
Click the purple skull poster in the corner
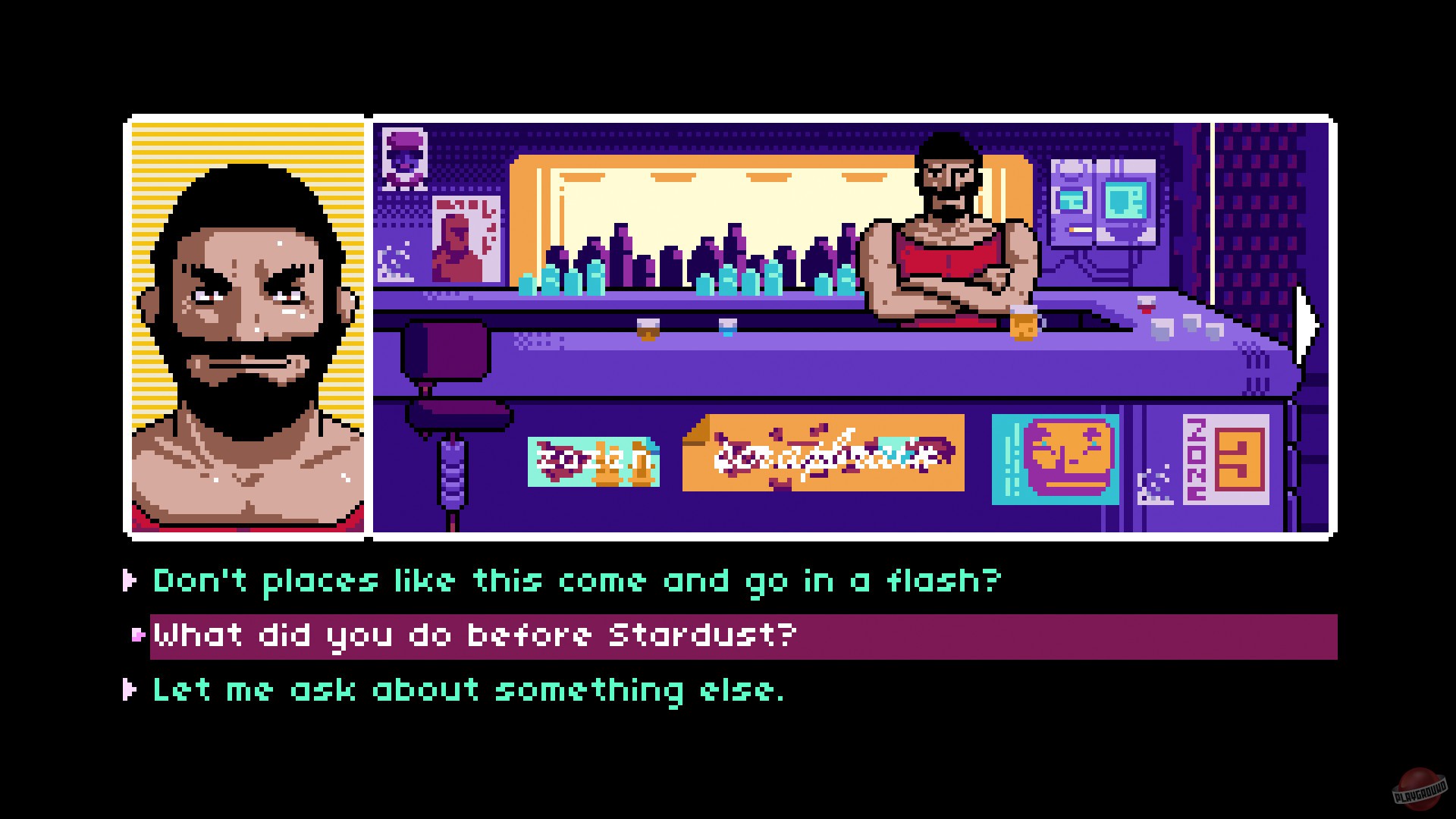pyautogui.click(x=406, y=159)
